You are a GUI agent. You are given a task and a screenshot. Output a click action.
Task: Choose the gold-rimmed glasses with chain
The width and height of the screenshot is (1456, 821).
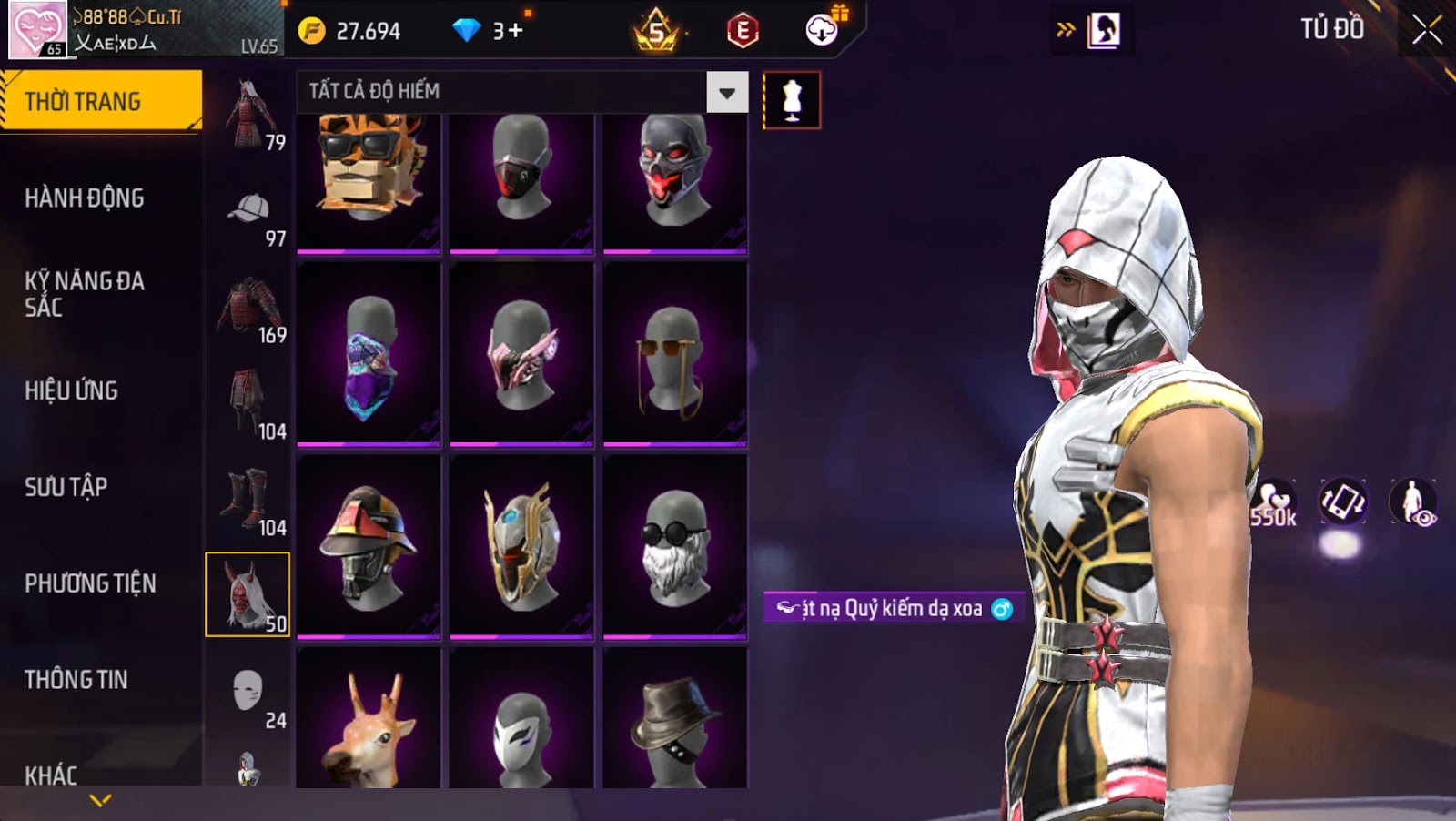coord(674,354)
